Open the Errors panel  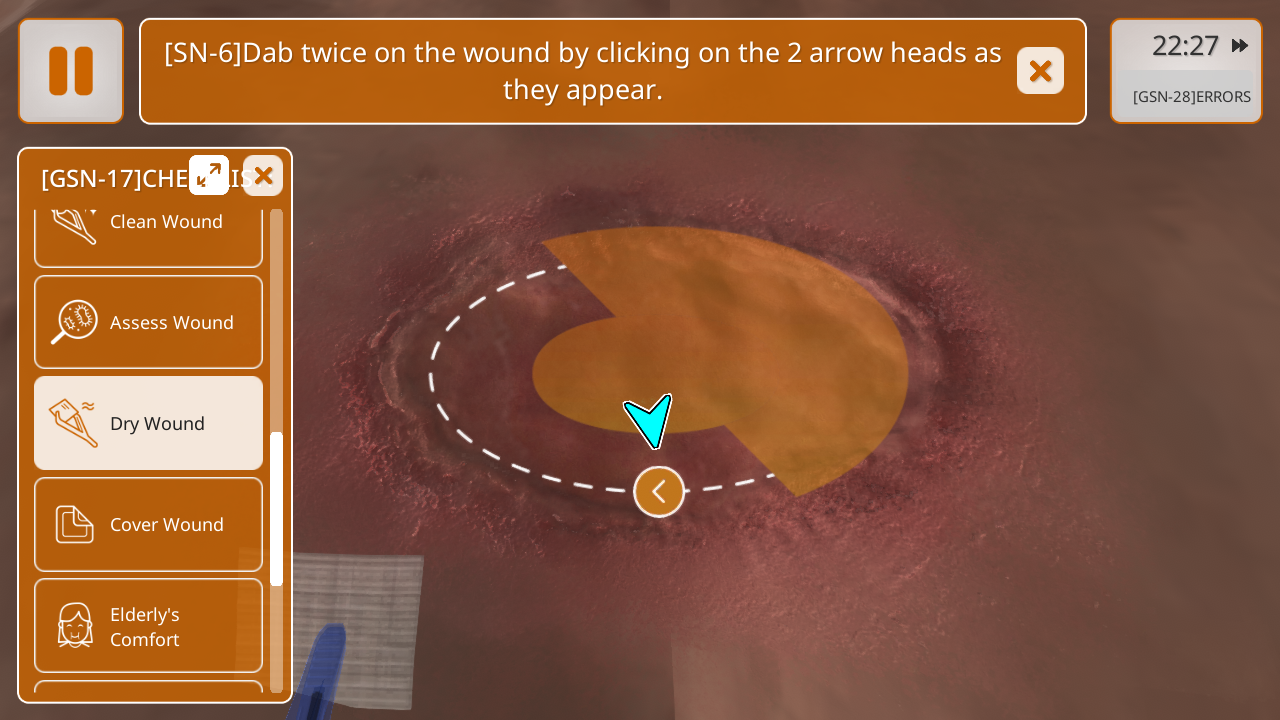(x=1191, y=97)
